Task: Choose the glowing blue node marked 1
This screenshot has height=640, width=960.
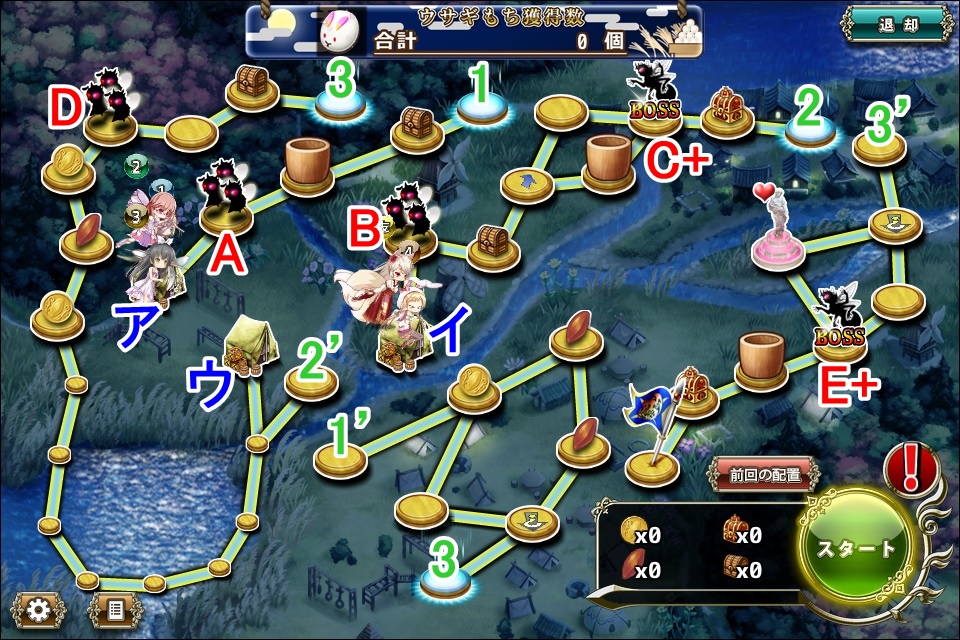Action: click(x=483, y=108)
